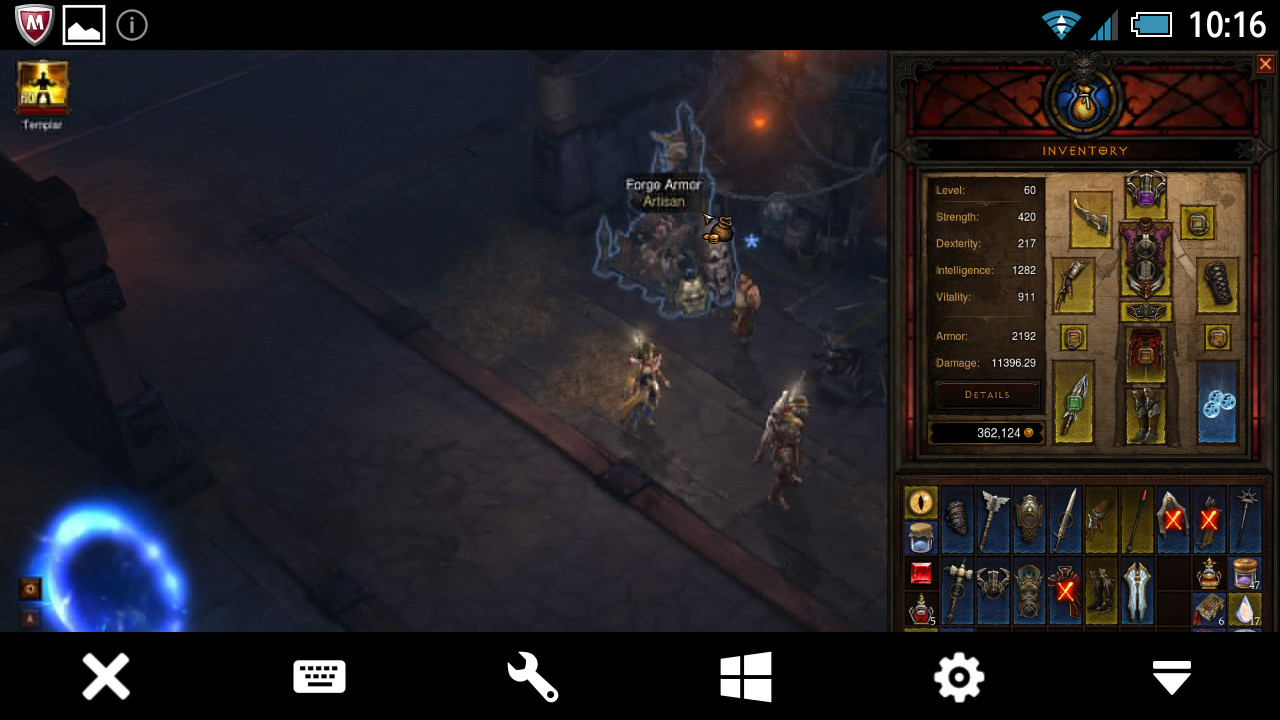The height and width of the screenshot is (720, 1280).
Task: Open the on-screen keyboard in the toolbar
Action: pos(319,677)
